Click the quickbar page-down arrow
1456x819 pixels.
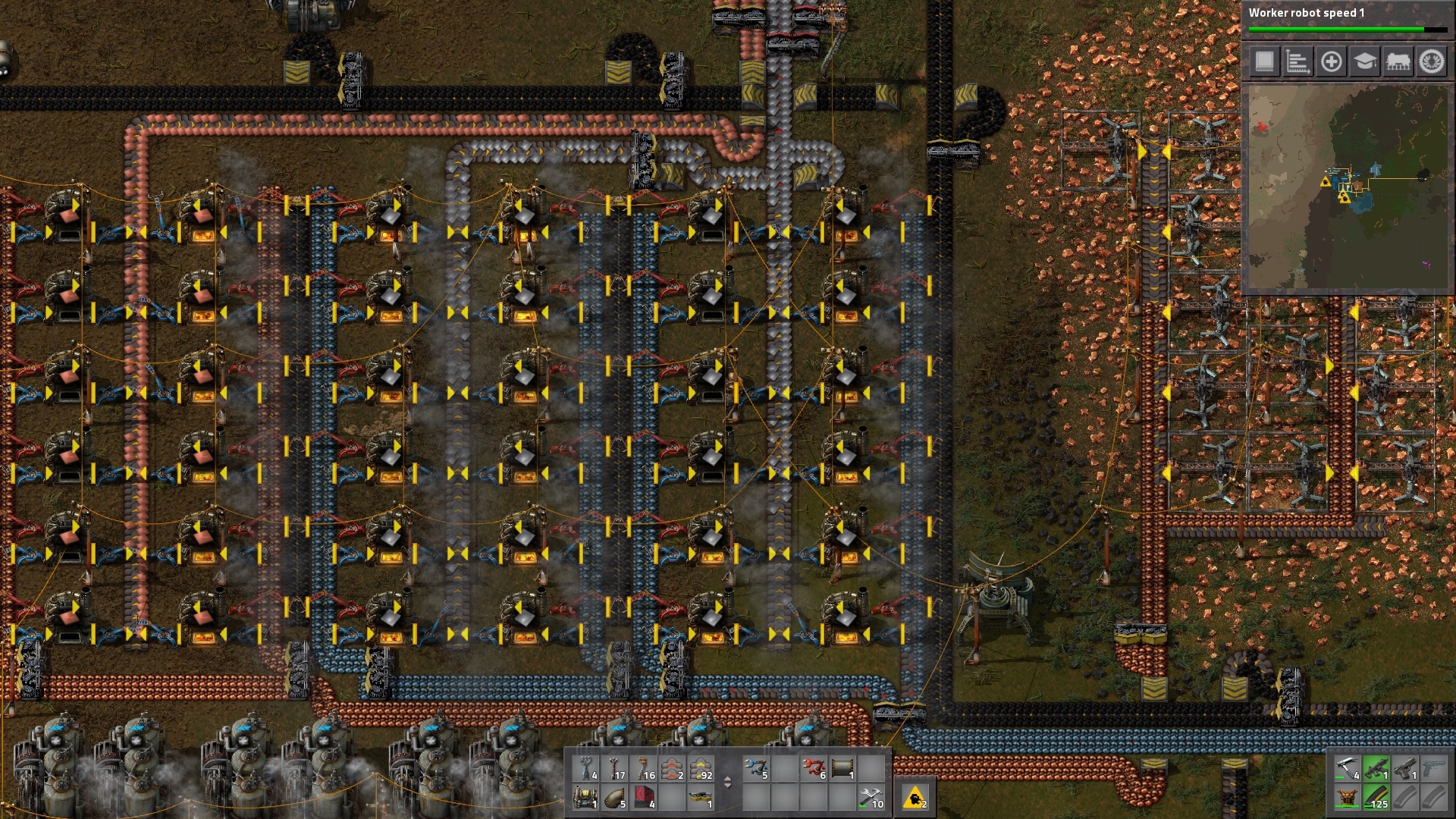[x=728, y=786]
